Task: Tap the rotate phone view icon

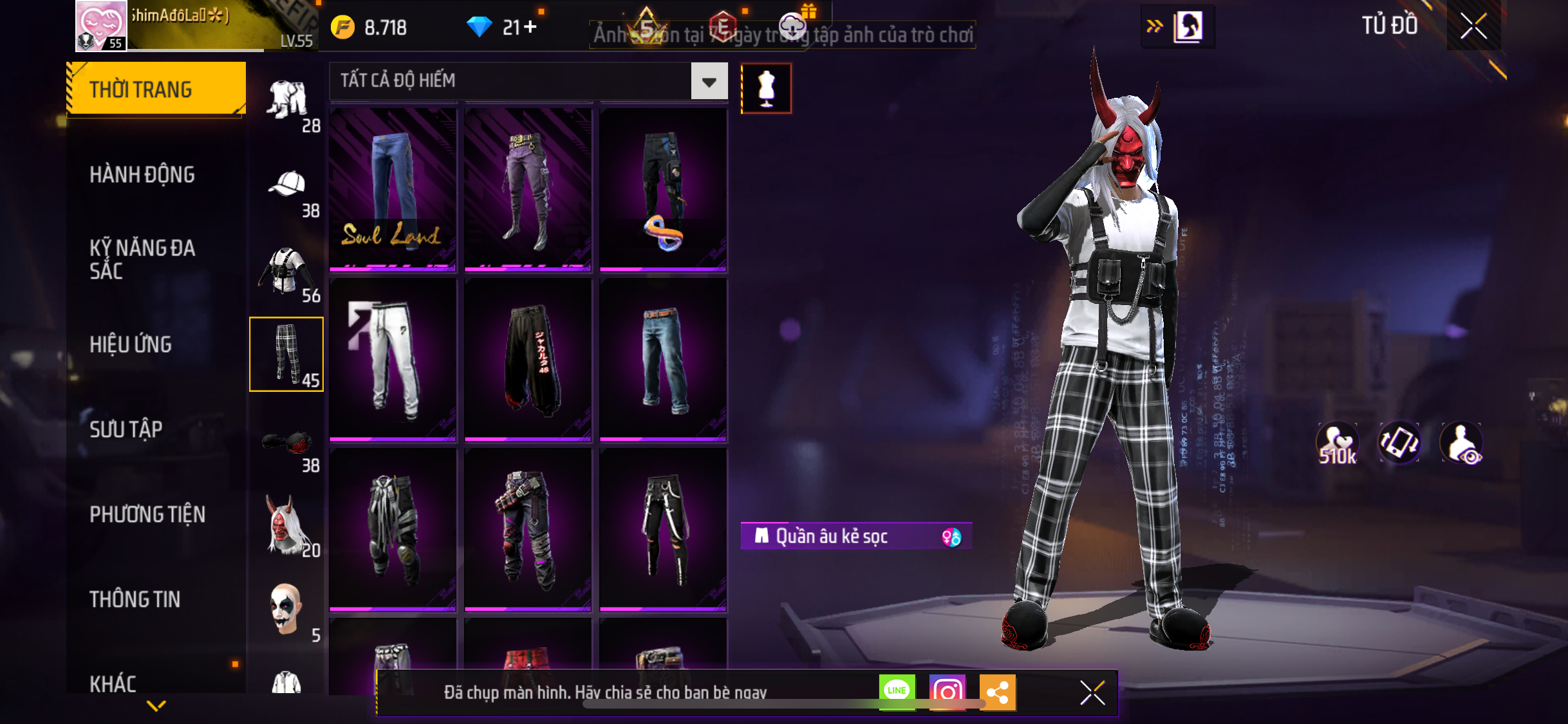Action: pos(1399,443)
